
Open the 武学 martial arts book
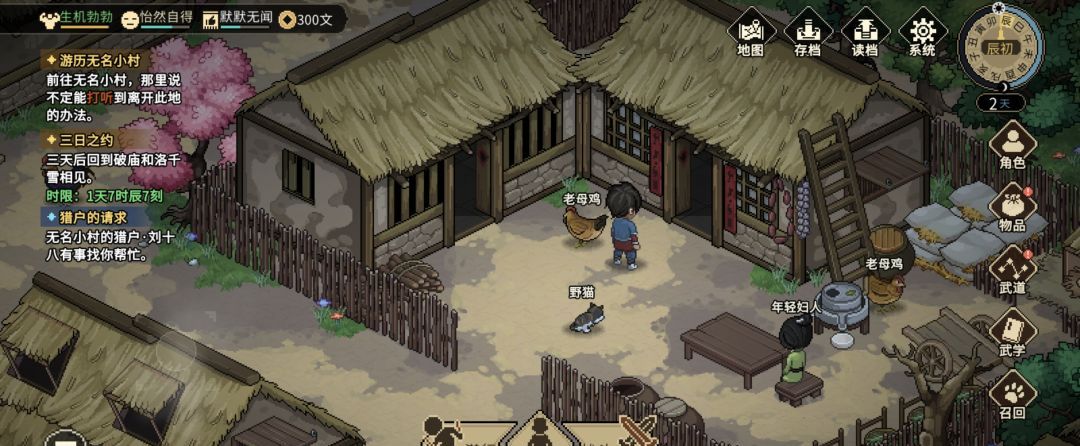point(1012,332)
